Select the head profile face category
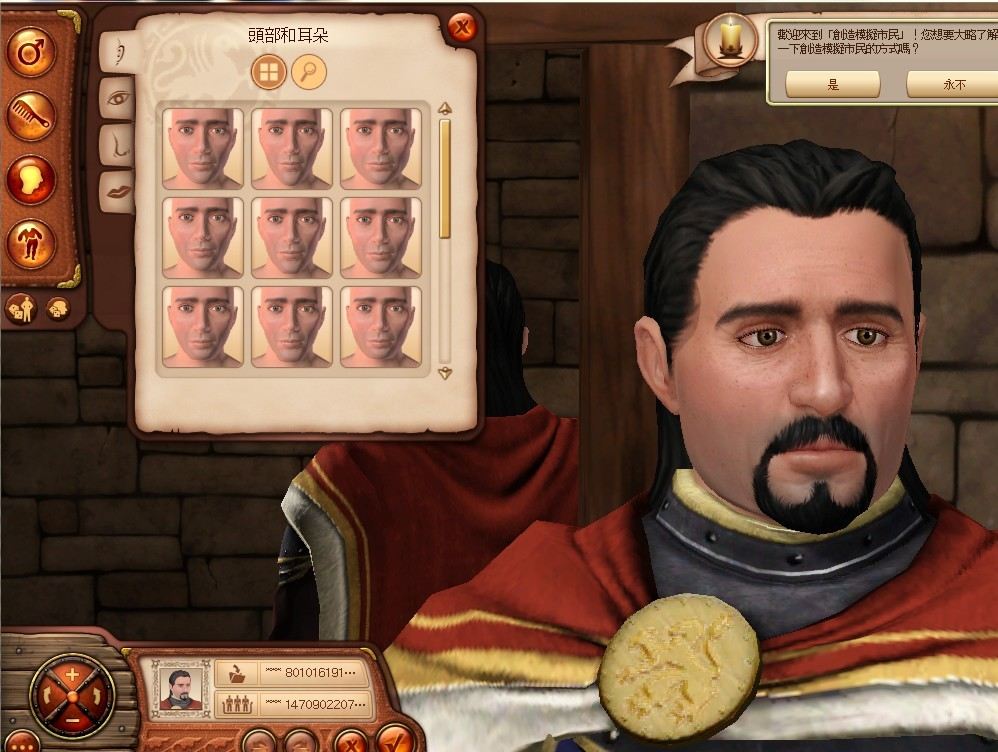The height and width of the screenshot is (752, 998). point(31,181)
